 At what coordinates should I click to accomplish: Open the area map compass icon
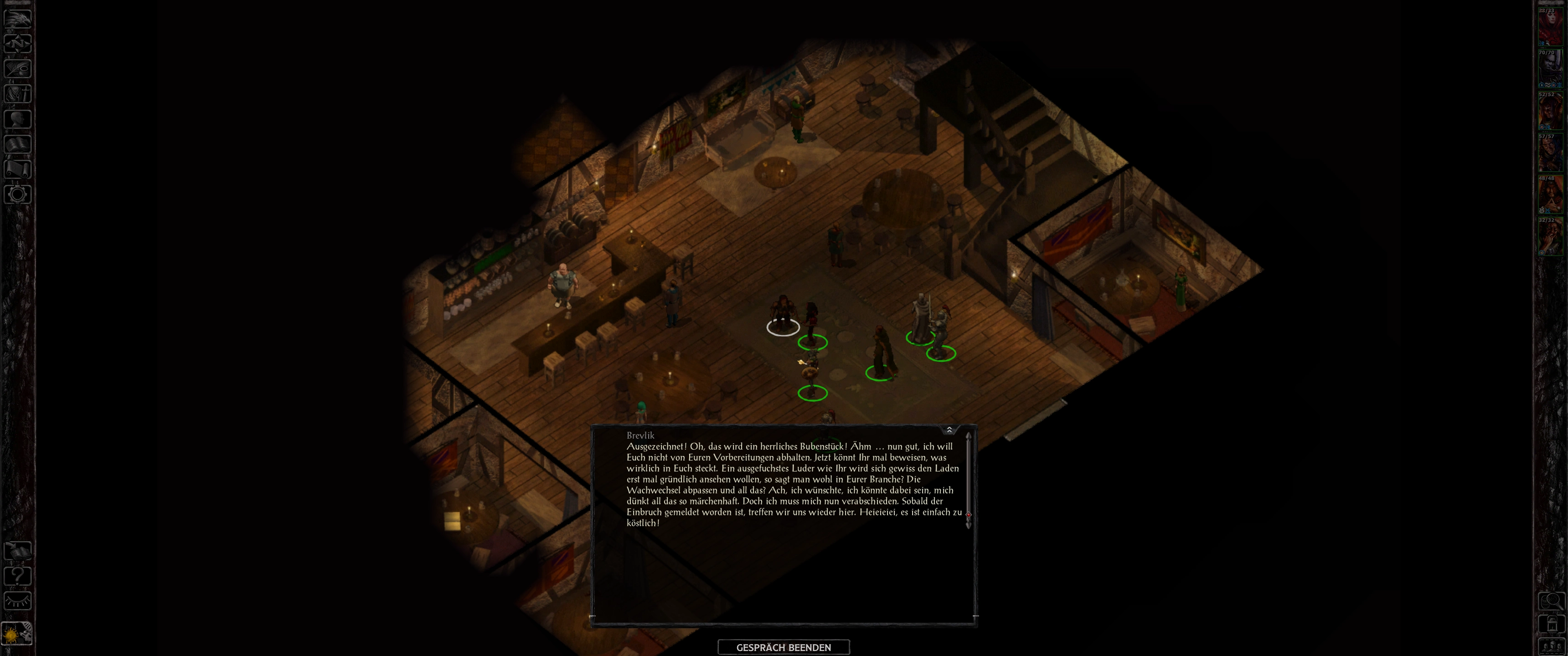(18, 43)
